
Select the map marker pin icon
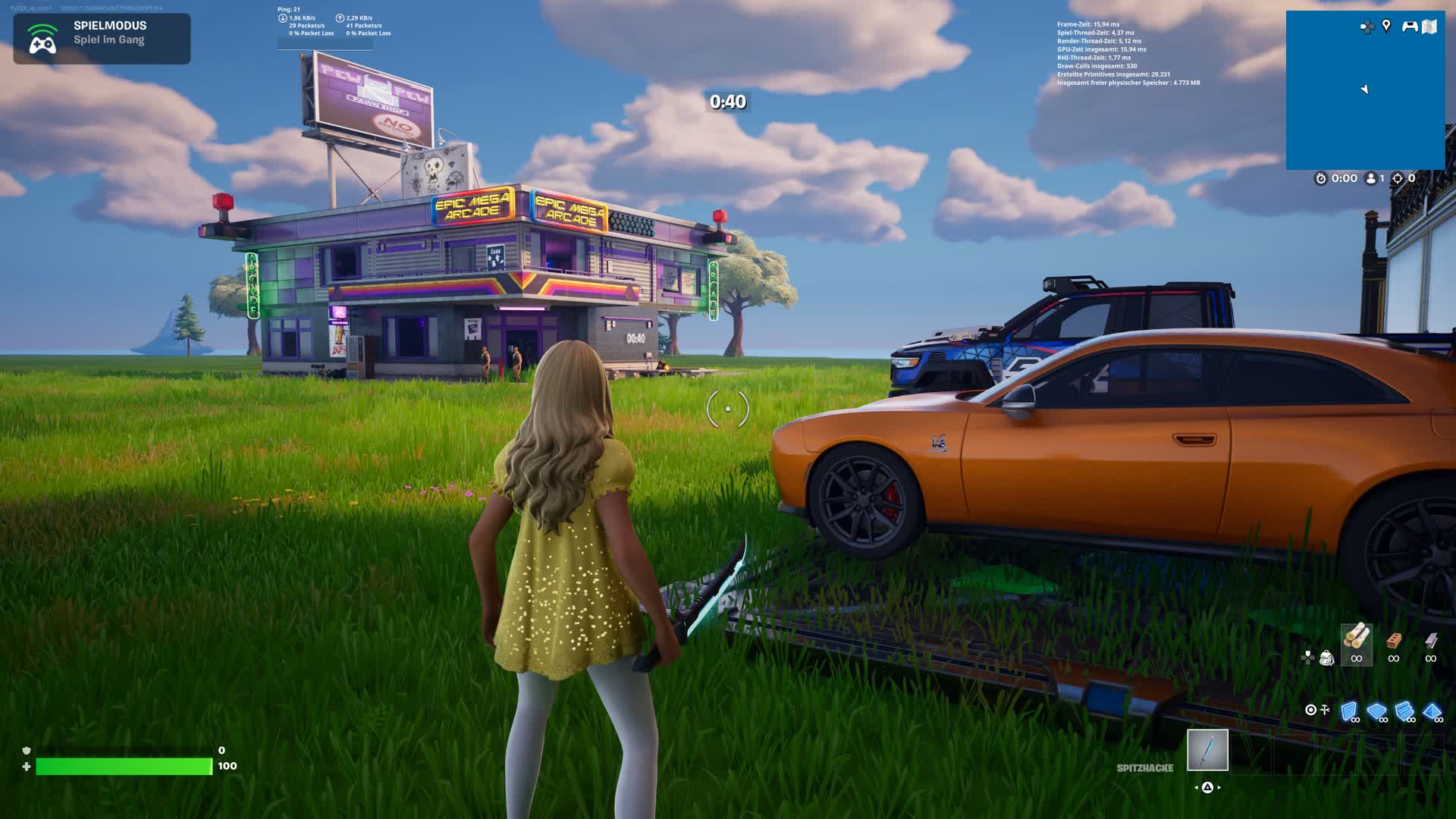1386,27
